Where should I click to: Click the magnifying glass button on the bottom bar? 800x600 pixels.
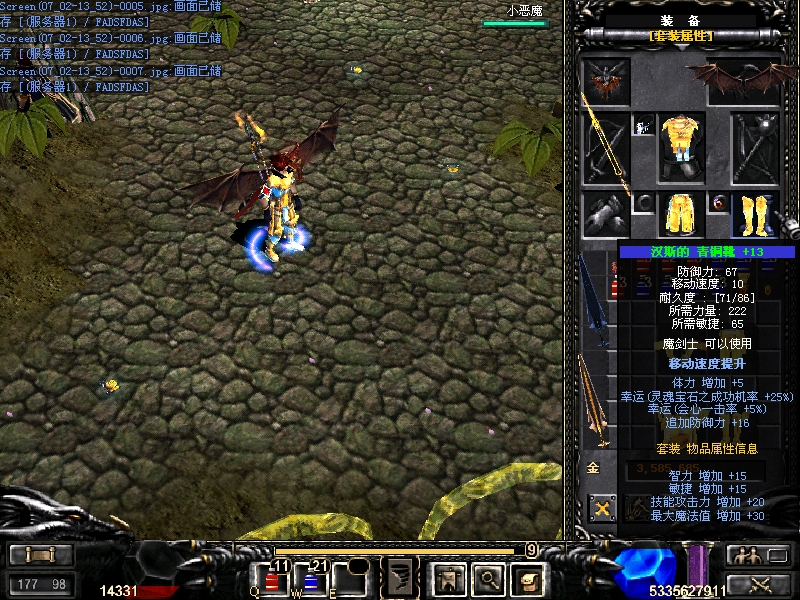click(486, 578)
